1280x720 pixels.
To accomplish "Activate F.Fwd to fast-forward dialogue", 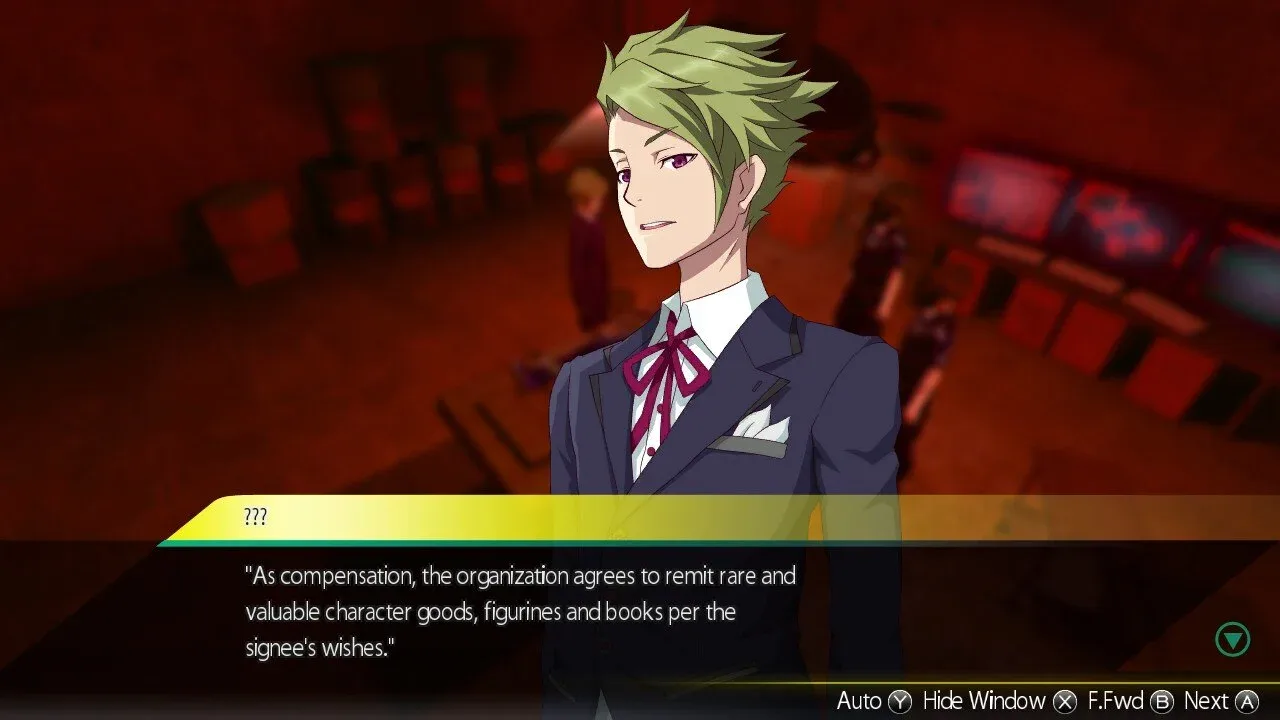I will [1129, 701].
